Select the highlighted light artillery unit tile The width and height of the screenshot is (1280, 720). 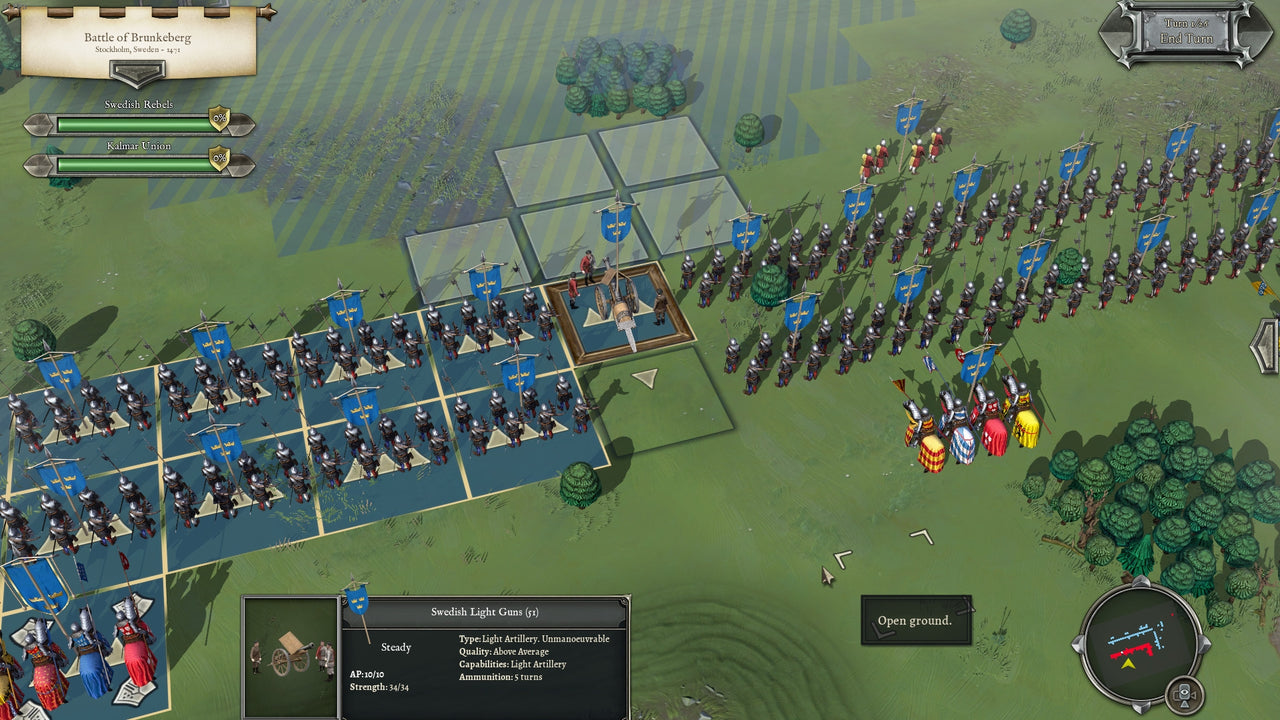(620, 311)
